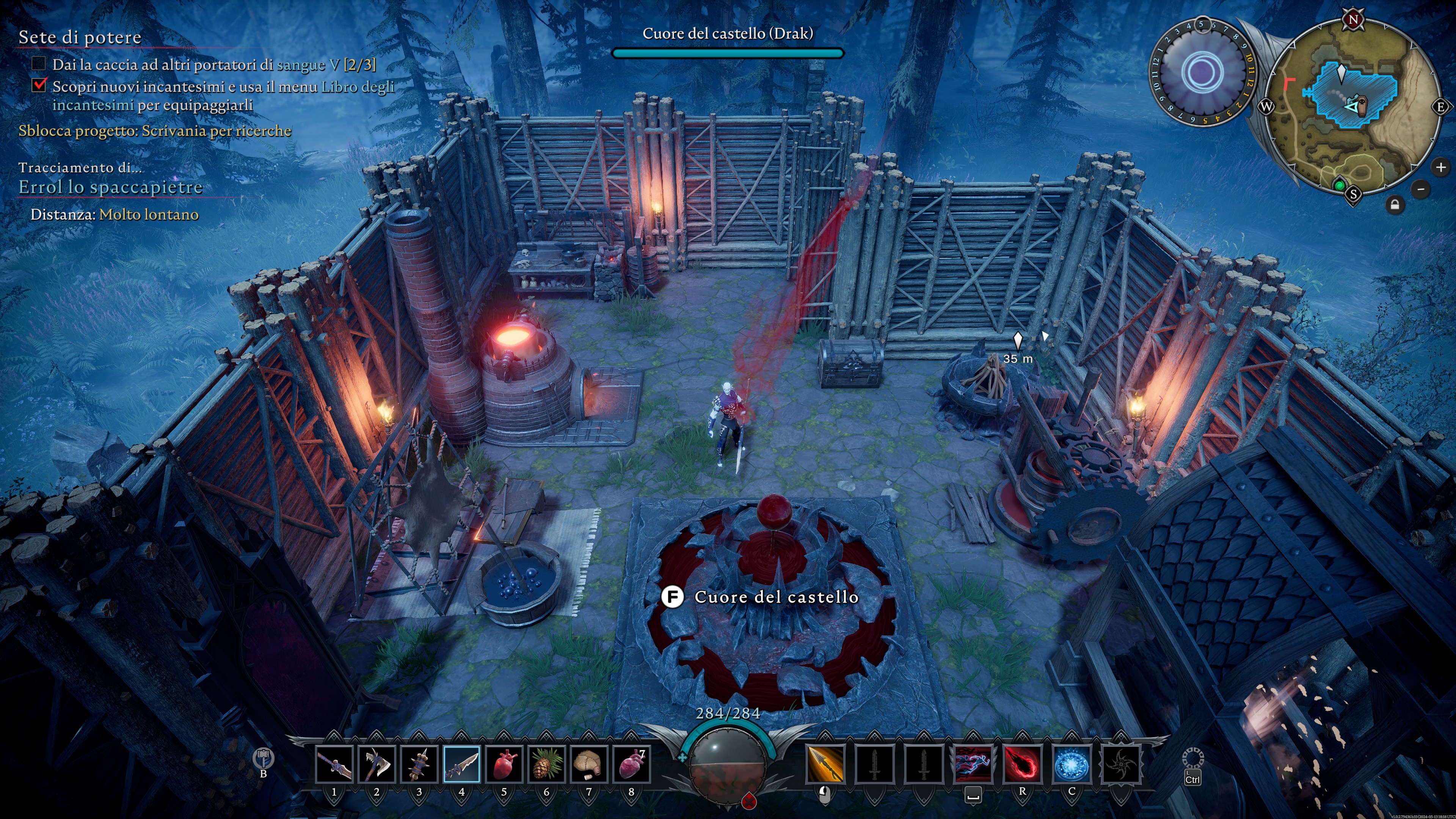This screenshot has height=819, width=1456.
Task: Equip the axe from the hotbar
Action: [x=377, y=764]
